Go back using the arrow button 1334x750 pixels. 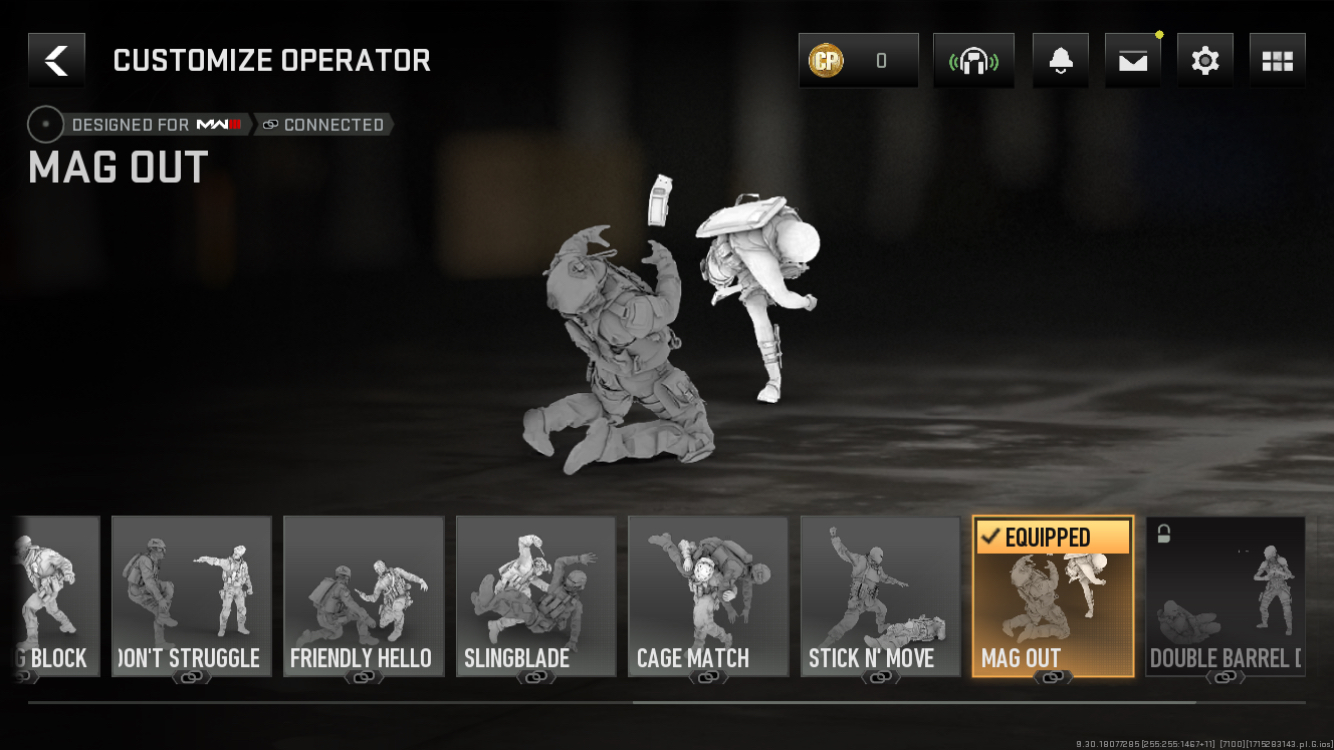[57, 60]
